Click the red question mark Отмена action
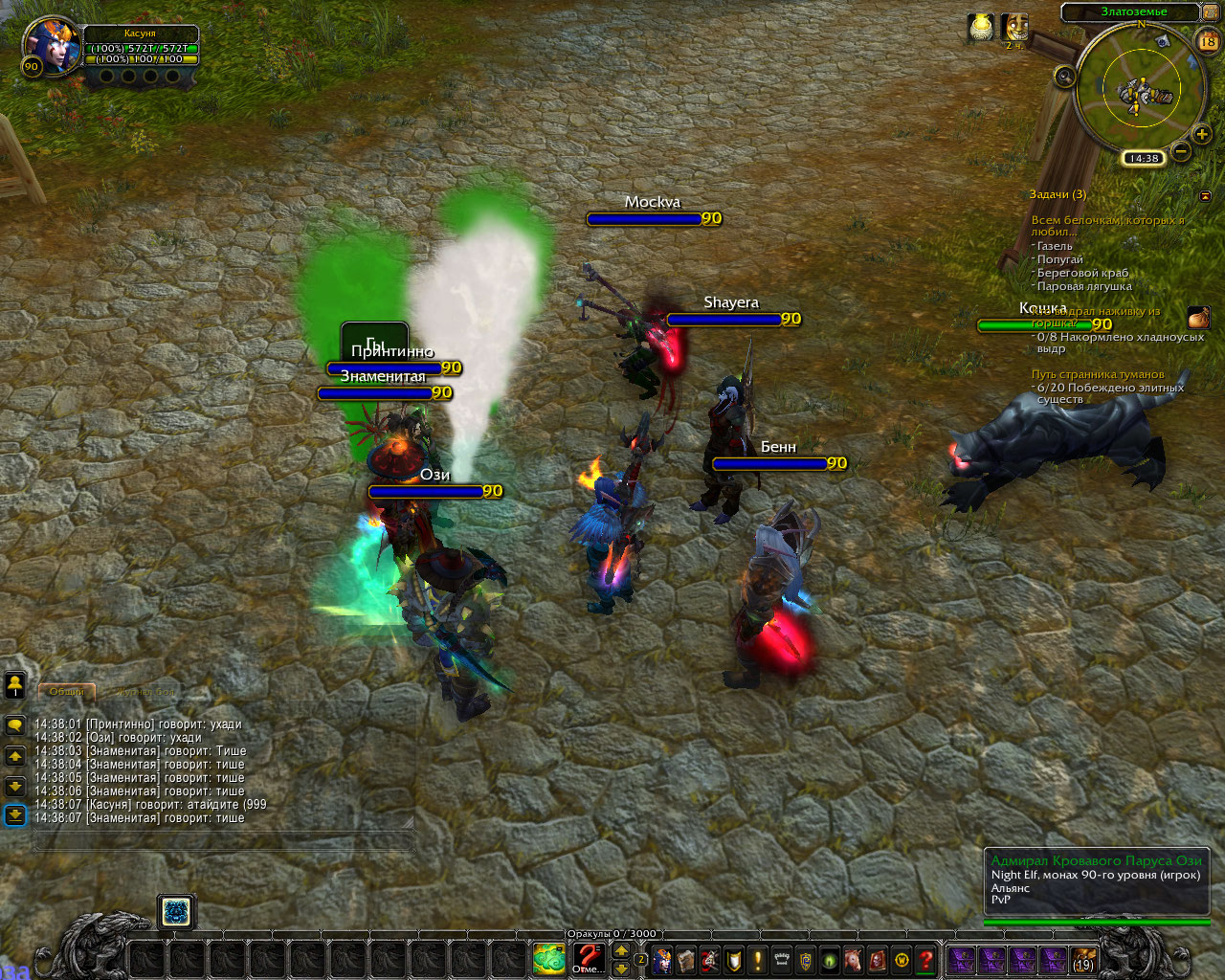1225x980 pixels. 588,958
